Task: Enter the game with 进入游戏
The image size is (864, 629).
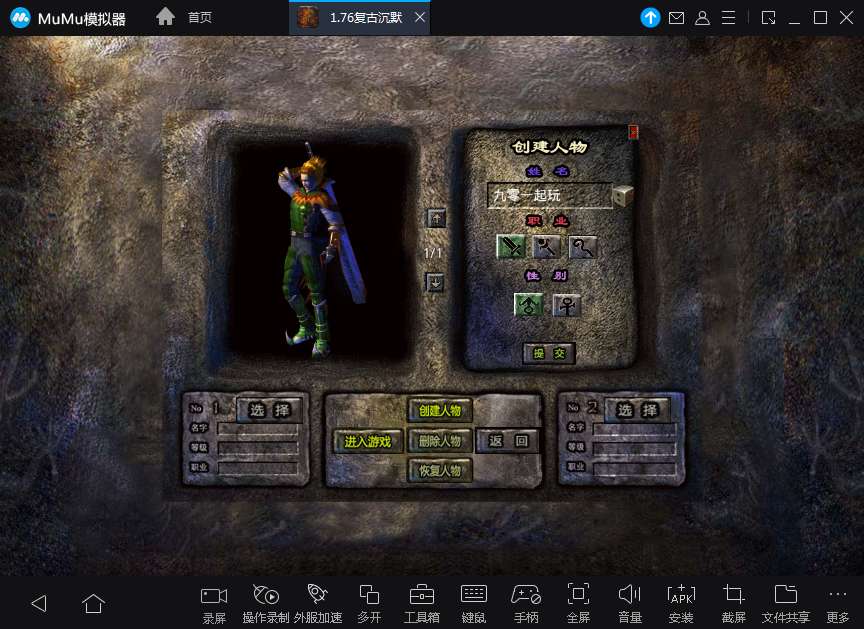Action: 367,441
